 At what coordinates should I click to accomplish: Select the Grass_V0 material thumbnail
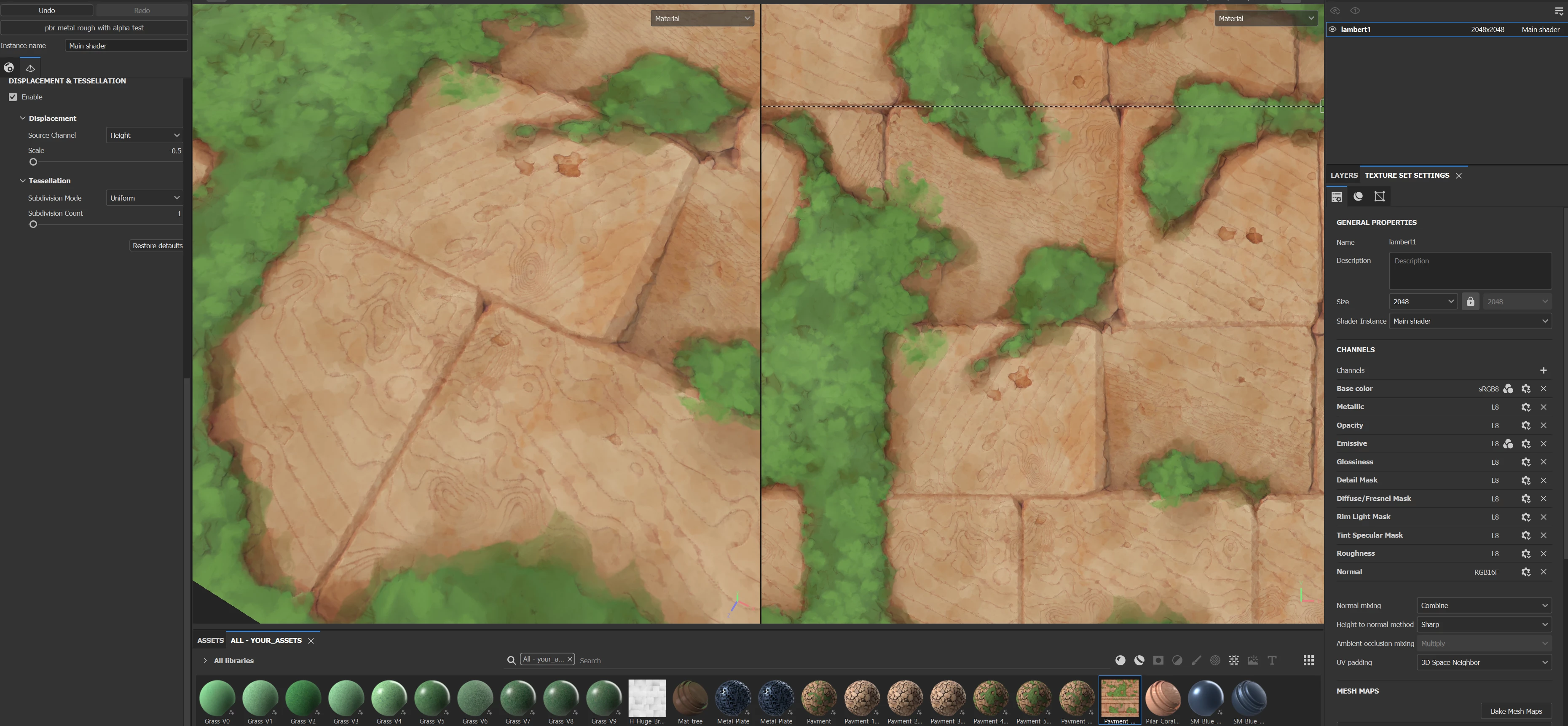pyautogui.click(x=217, y=698)
